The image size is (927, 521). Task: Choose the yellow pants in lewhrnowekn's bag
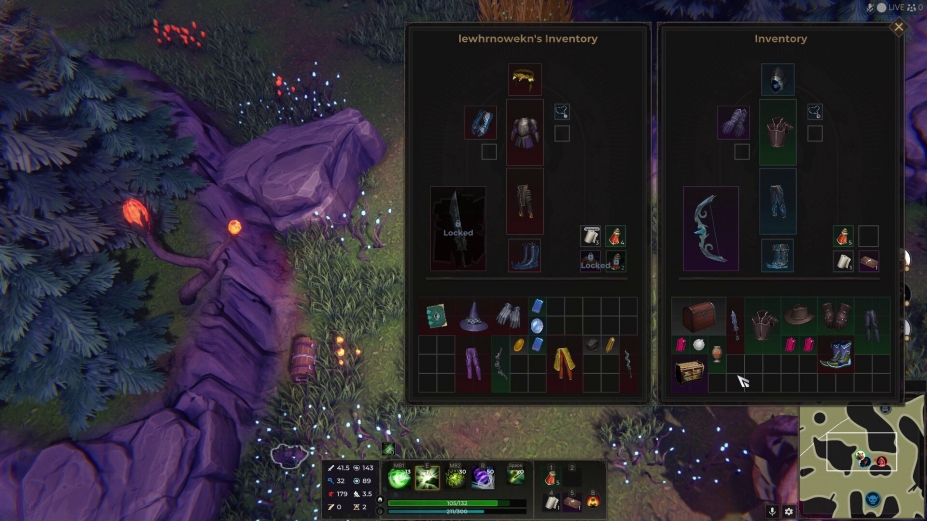[565, 361]
